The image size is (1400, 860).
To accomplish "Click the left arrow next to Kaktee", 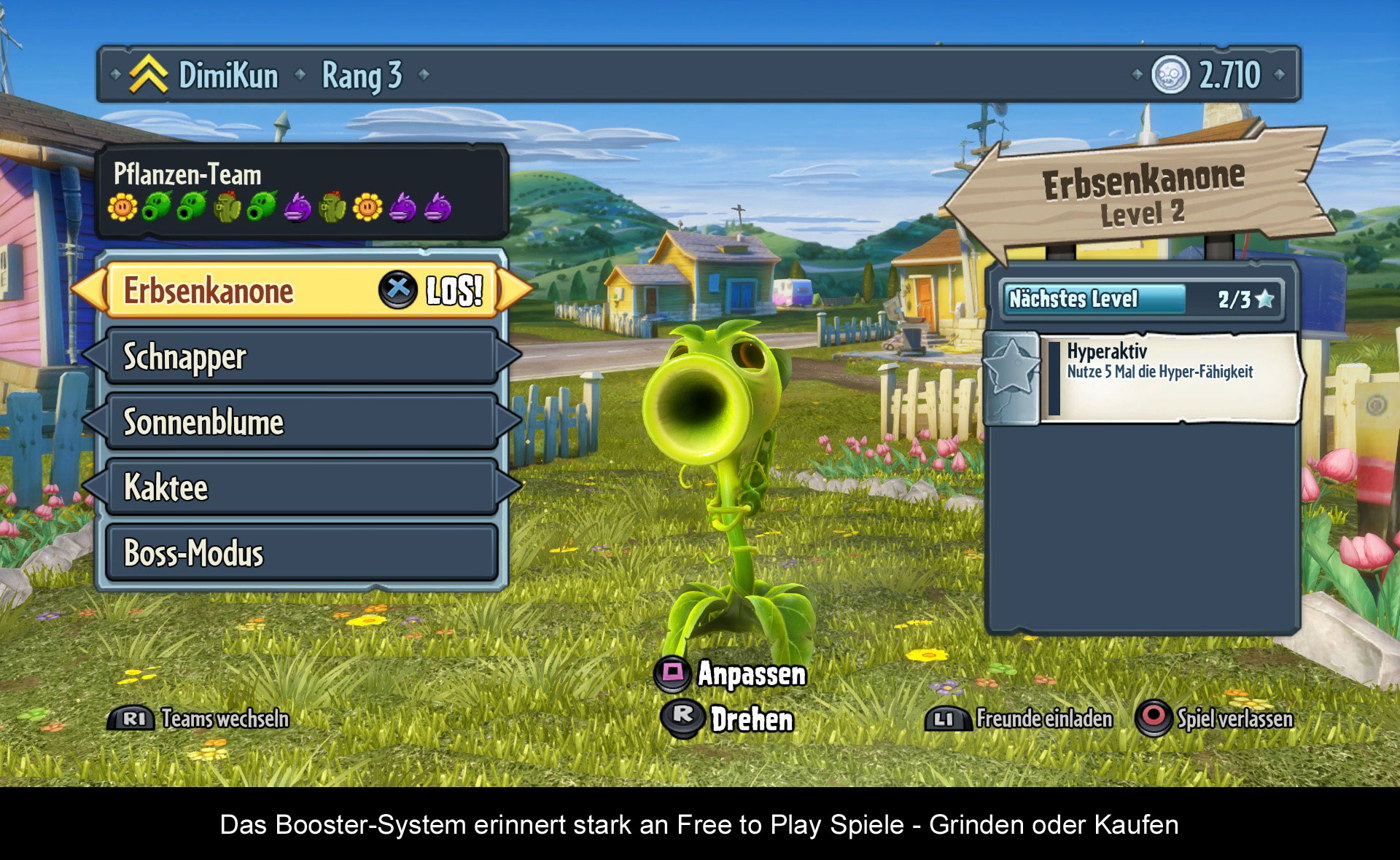I will [x=94, y=487].
